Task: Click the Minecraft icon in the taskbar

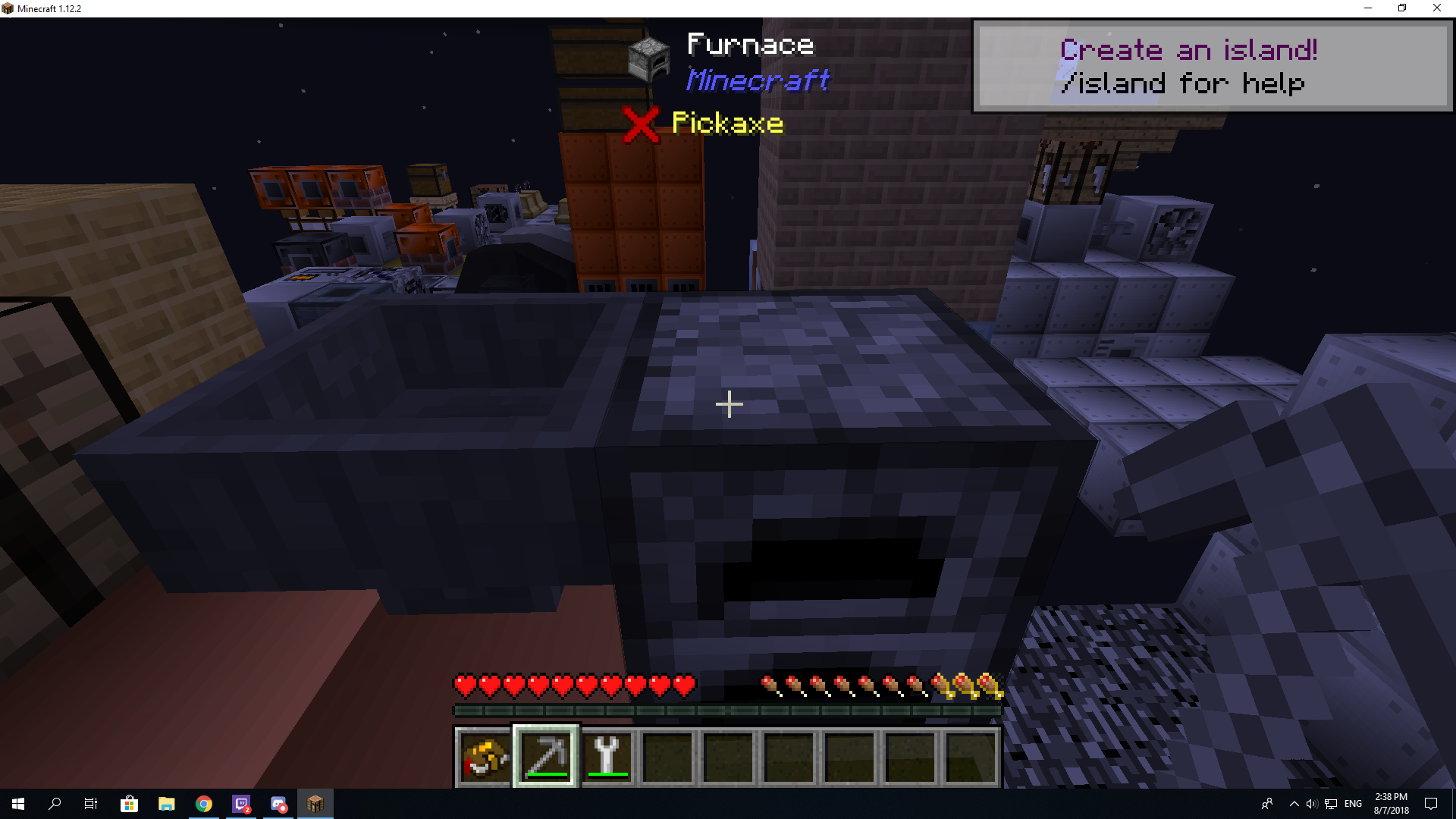Action: (315, 804)
